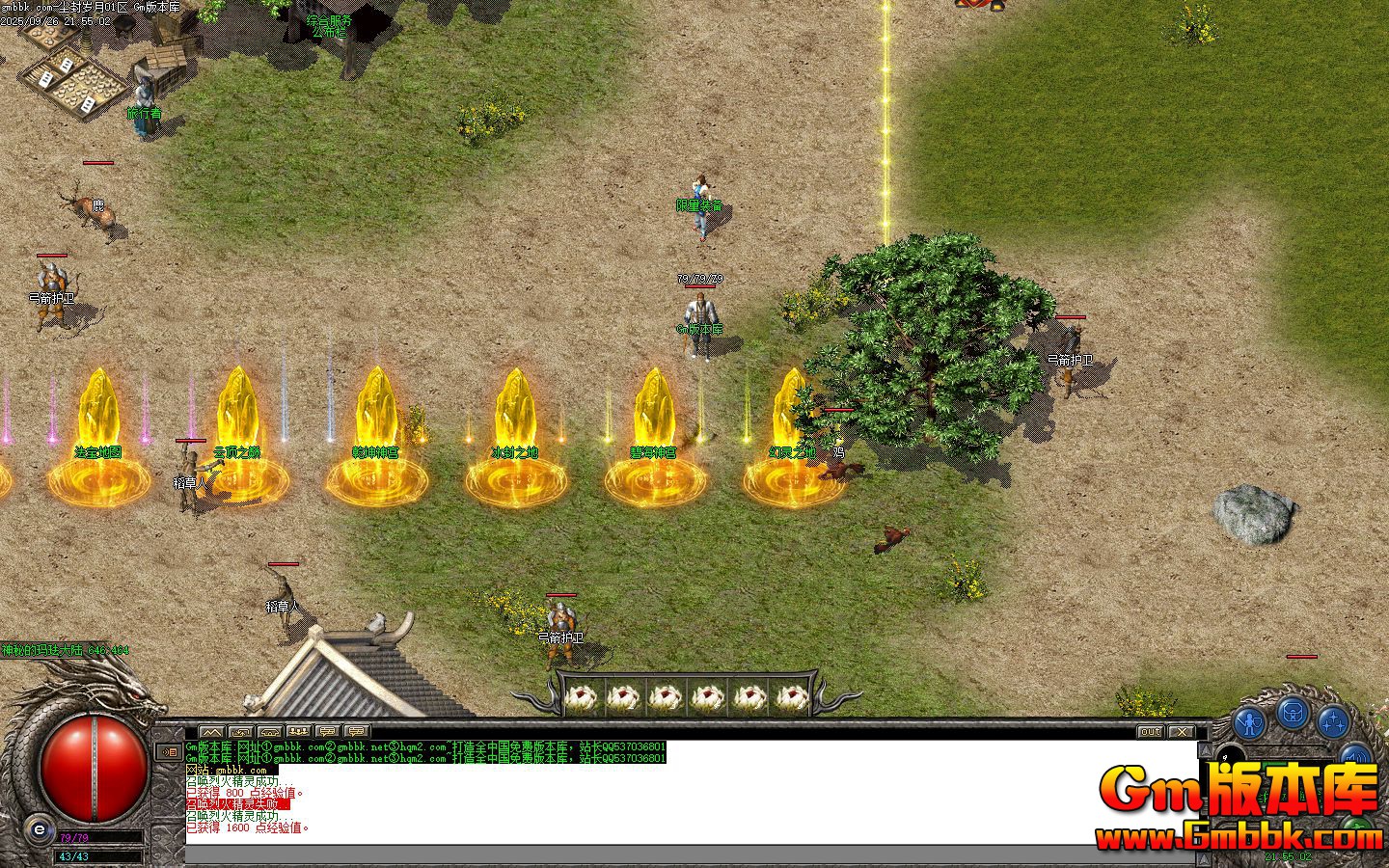Click the return-arrow icon on the chat toolbar
Viewport: 1389px width, 868px height.
240,730
